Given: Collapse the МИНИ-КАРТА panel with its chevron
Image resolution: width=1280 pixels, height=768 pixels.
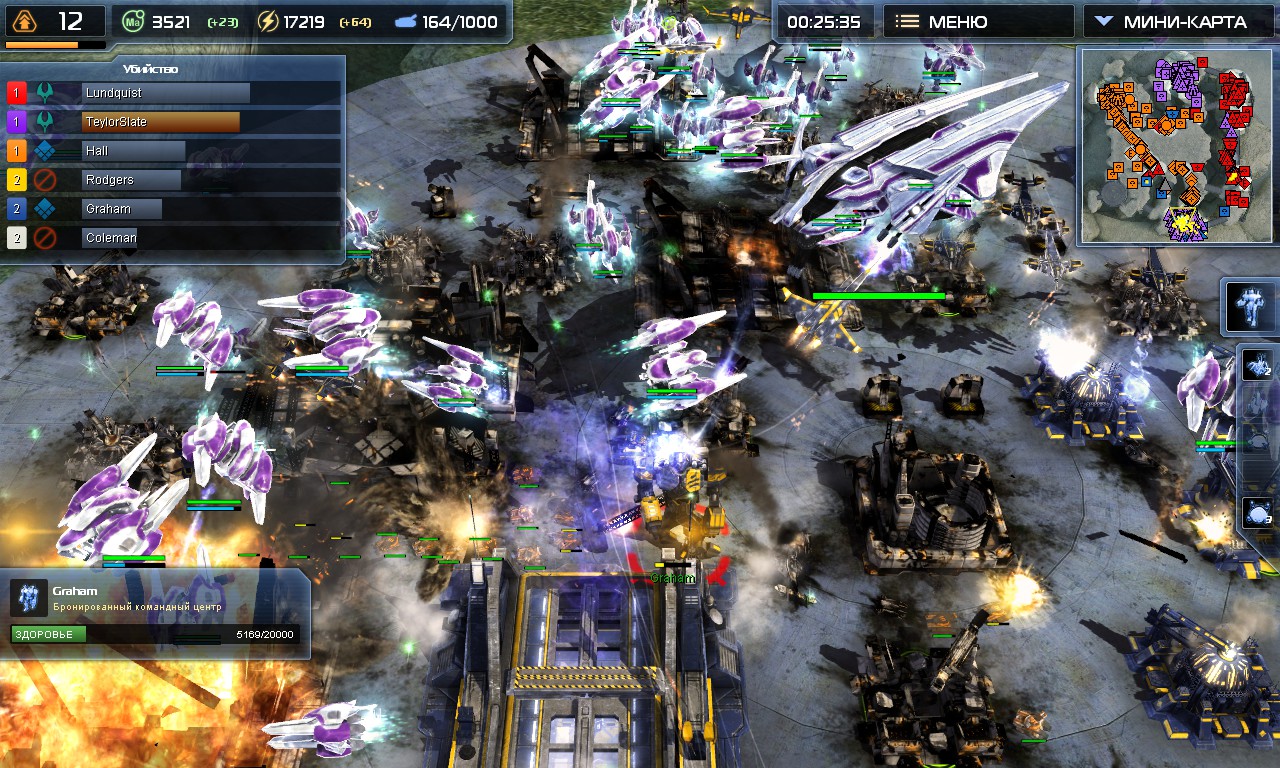Looking at the screenshot, I should click(1105, 20).
